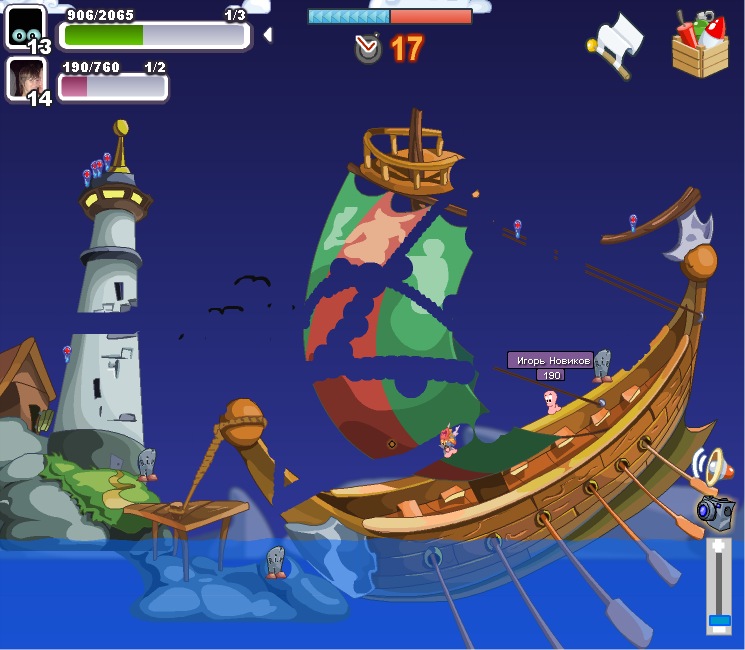Select the level 13 player avatar with eyes

pos(25,26)
